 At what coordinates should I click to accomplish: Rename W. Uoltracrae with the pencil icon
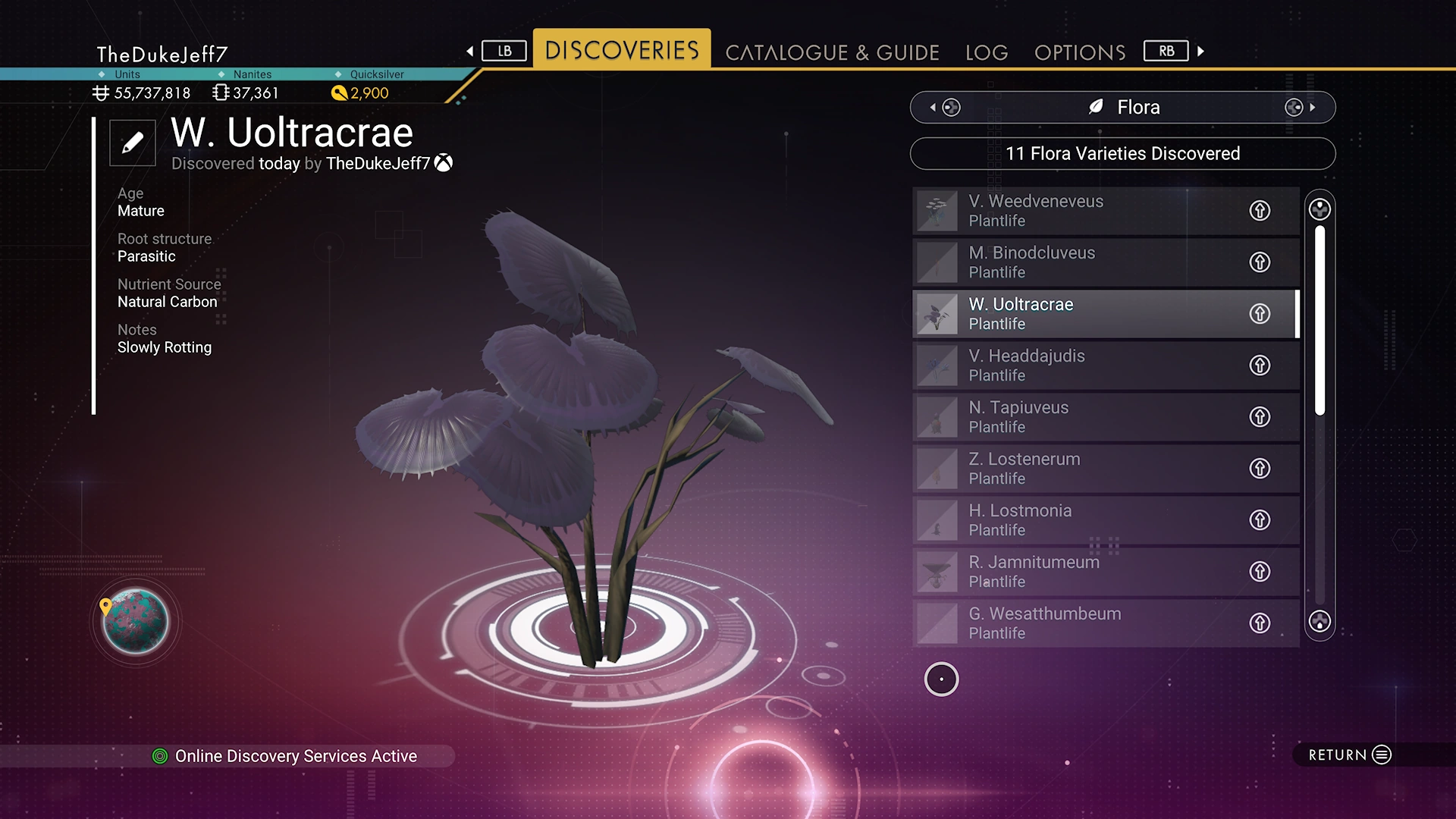(x=133, y=143)
